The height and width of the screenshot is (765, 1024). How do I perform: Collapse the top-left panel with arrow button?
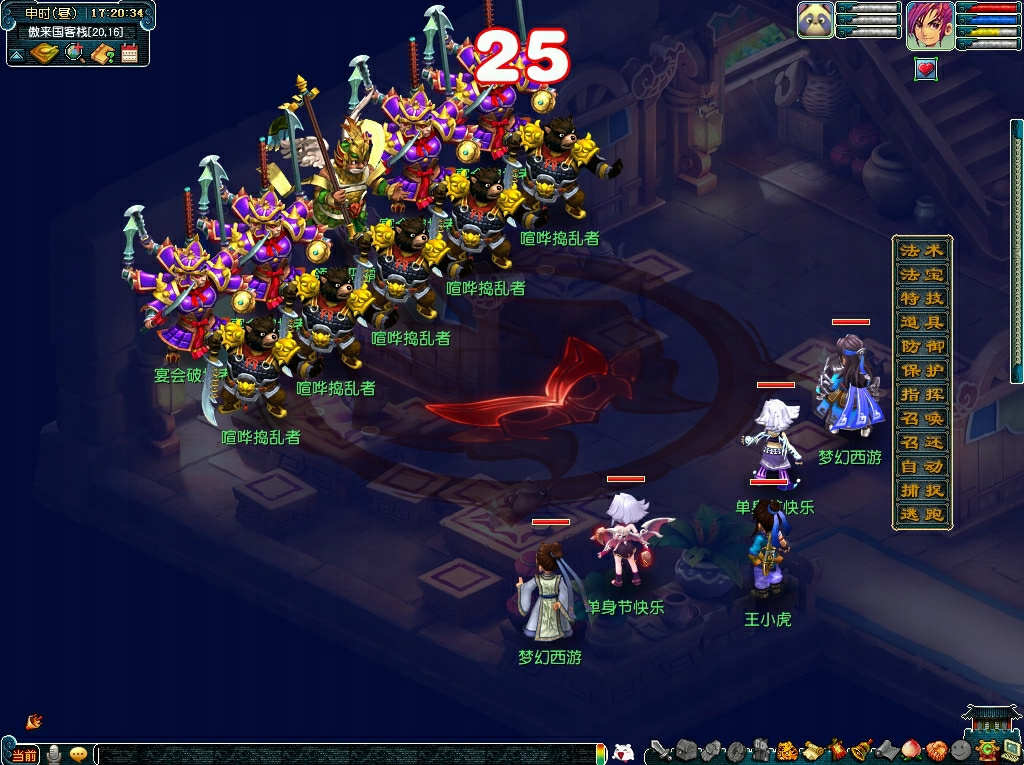[17, 53]
